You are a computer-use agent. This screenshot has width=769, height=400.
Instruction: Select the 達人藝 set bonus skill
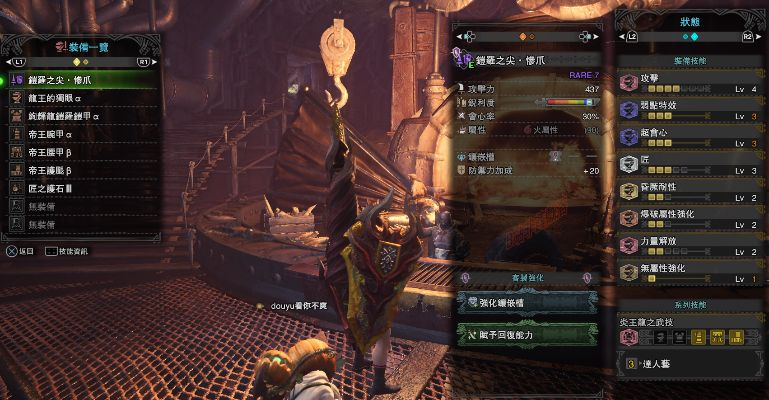click(690, 364)
